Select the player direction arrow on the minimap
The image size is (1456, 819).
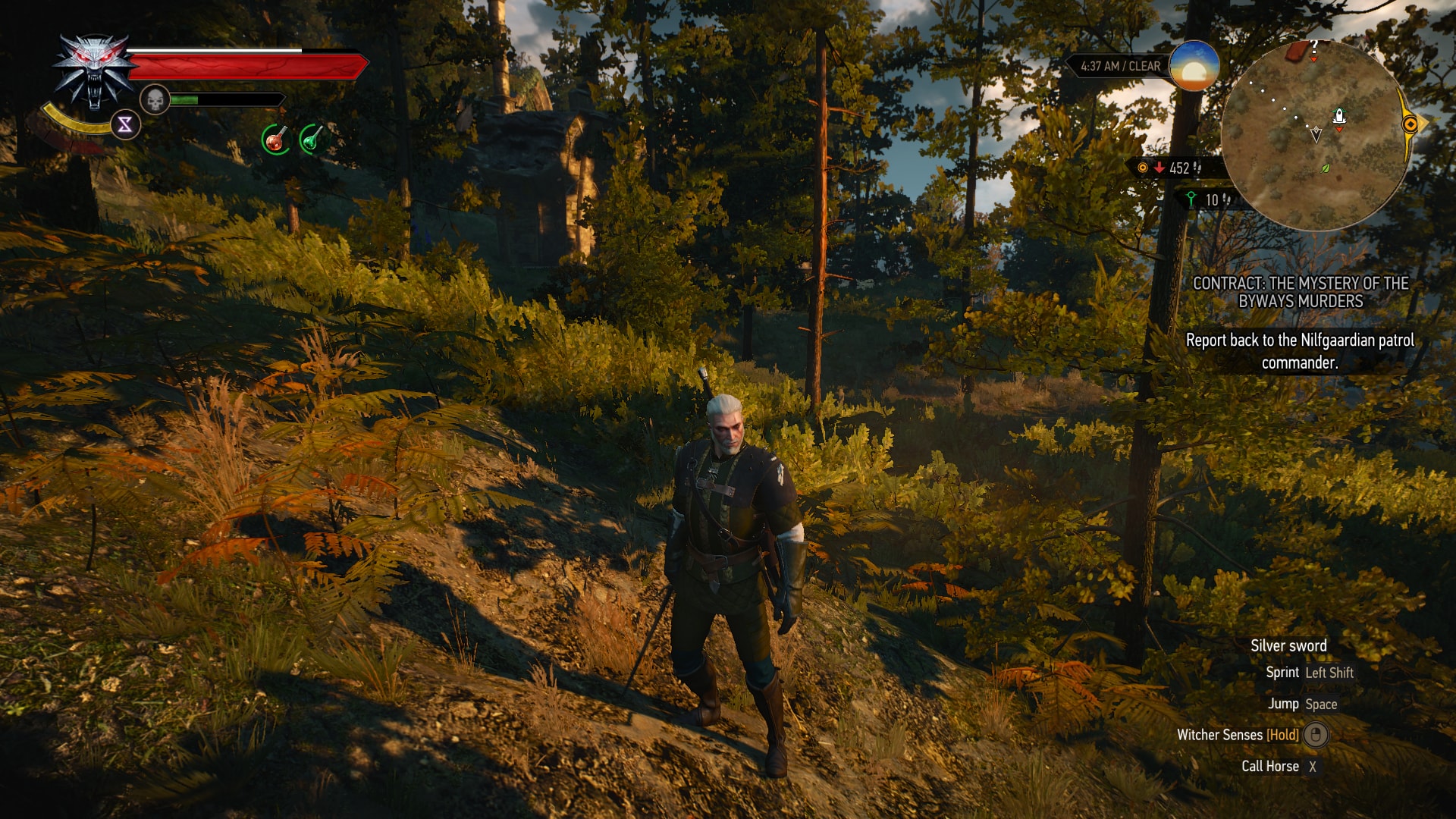tap(1316, 133)
